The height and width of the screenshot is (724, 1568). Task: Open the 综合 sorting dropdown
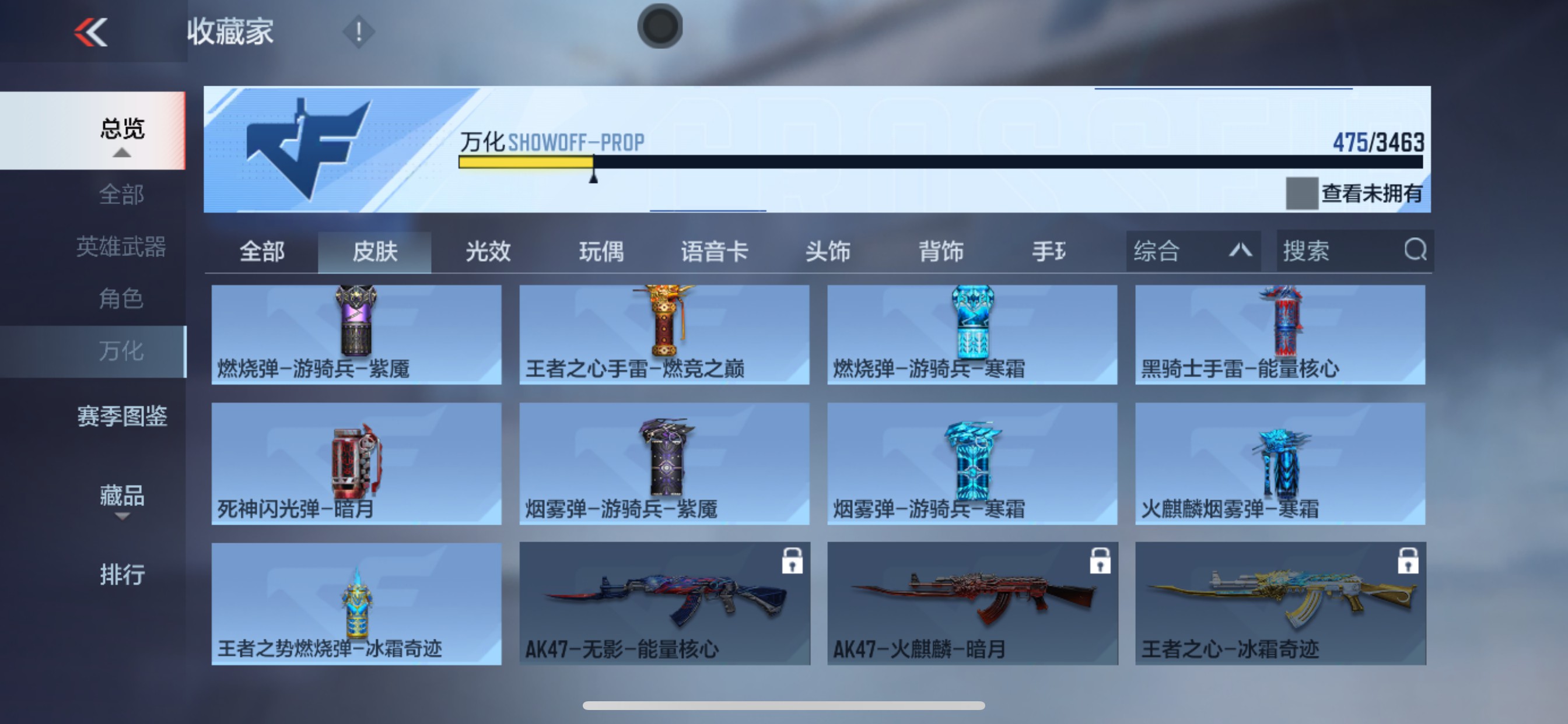click(1193, 251)
